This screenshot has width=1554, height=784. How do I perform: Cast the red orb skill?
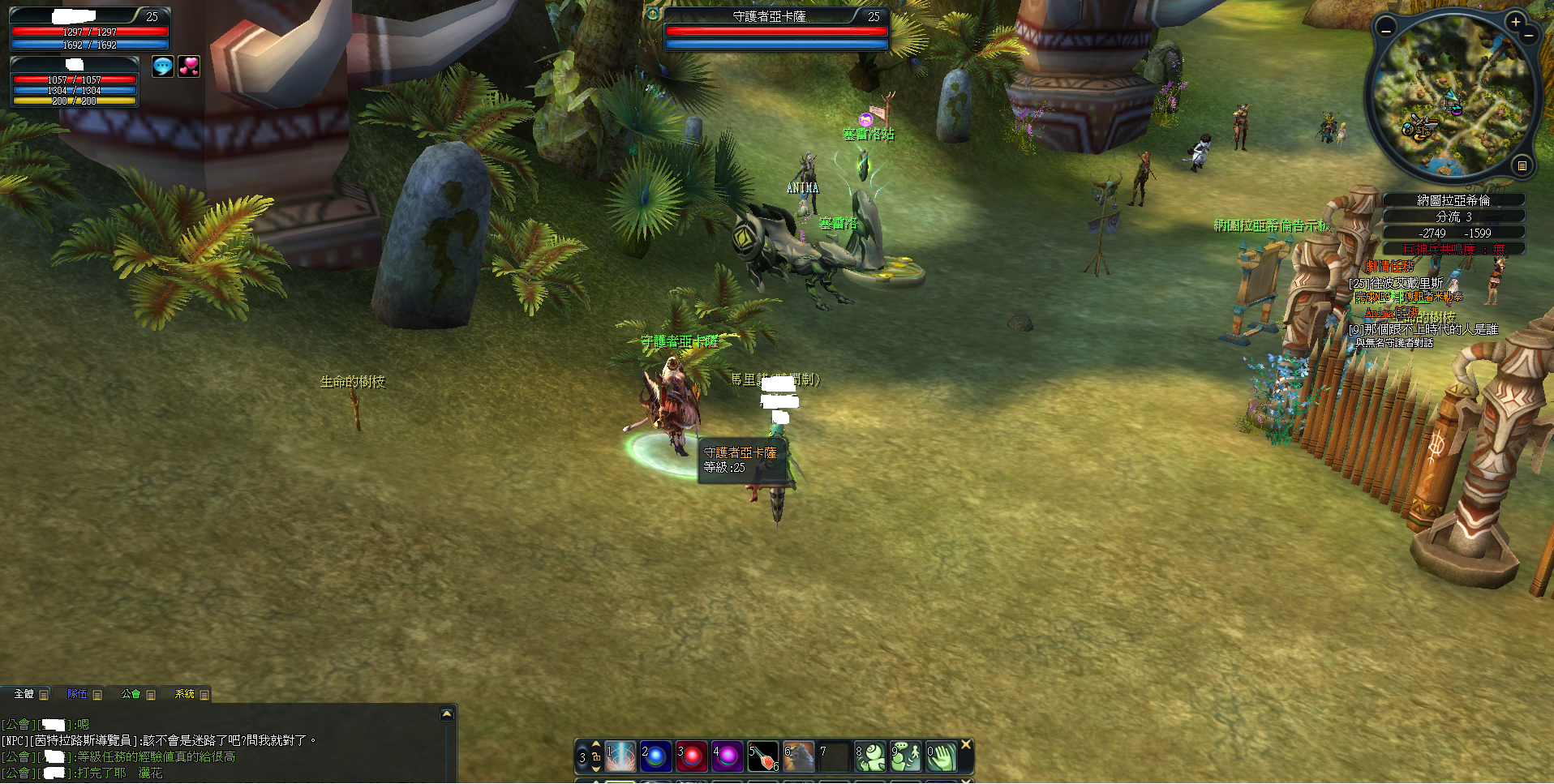coord(692,756)
